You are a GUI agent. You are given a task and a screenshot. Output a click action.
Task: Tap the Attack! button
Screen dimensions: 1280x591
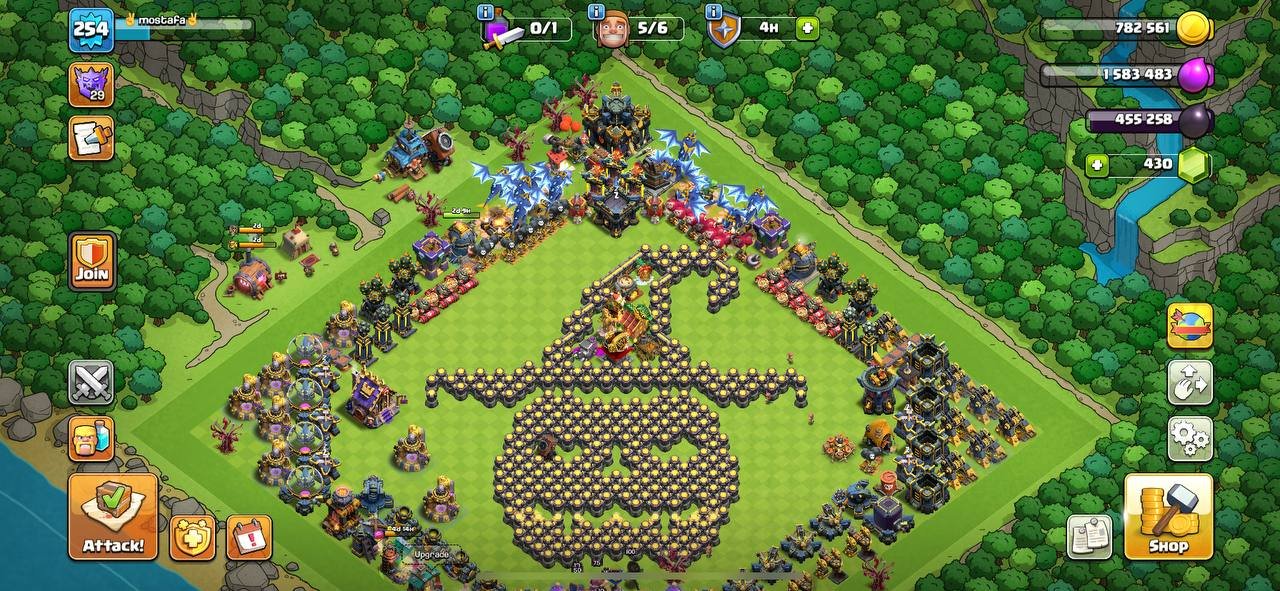pos(113,516)
